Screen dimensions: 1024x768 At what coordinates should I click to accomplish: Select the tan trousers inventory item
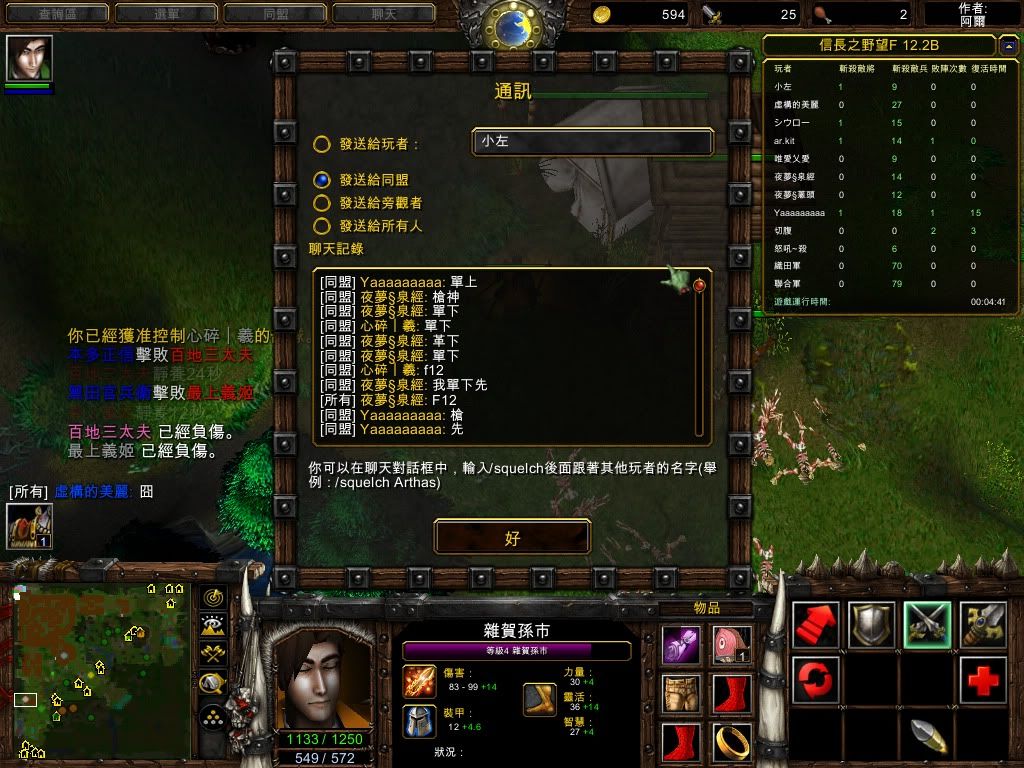coord(682,693)
